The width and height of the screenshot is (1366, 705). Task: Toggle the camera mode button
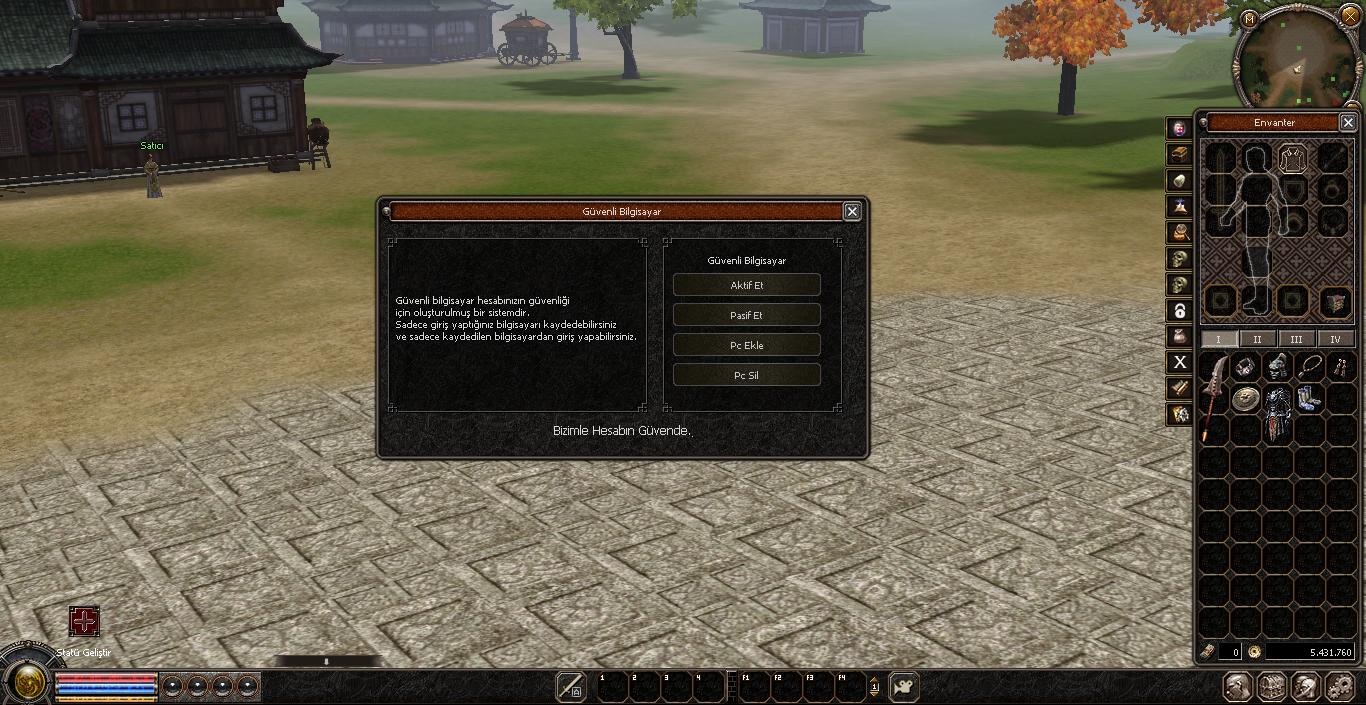903,687
